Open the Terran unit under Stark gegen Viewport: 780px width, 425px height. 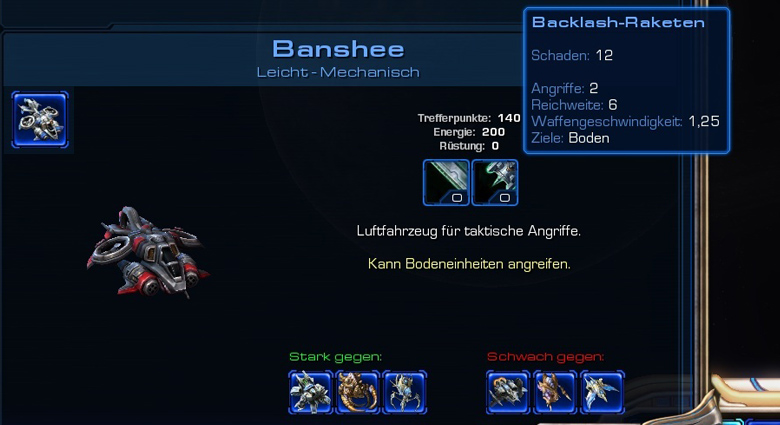[x=309, y=392]
